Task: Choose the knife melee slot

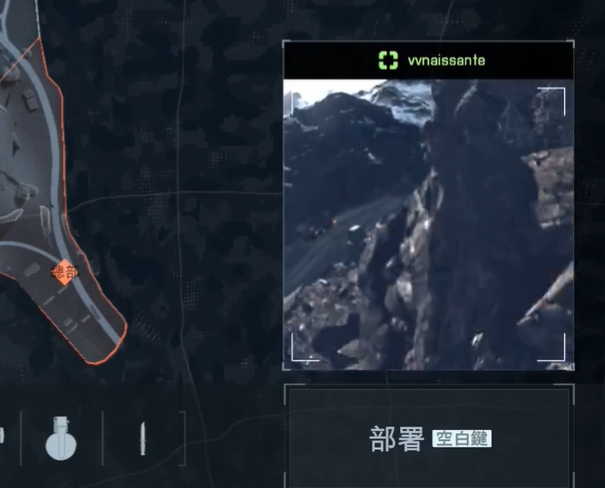Action: coord(142,439)
